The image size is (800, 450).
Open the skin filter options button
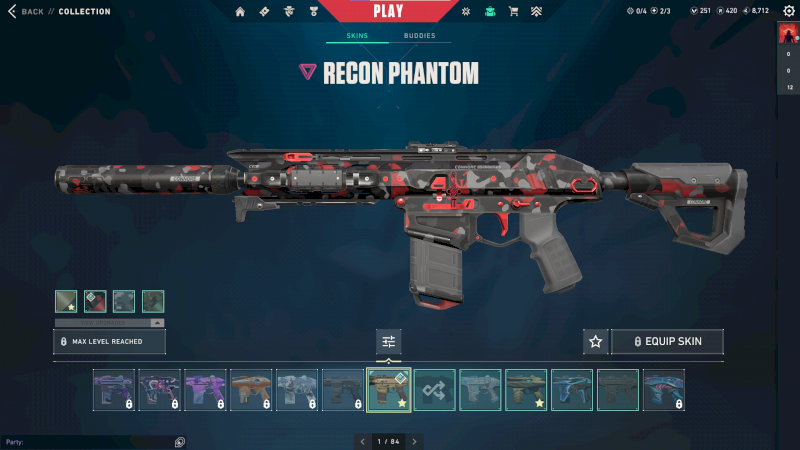coord(389,342)
